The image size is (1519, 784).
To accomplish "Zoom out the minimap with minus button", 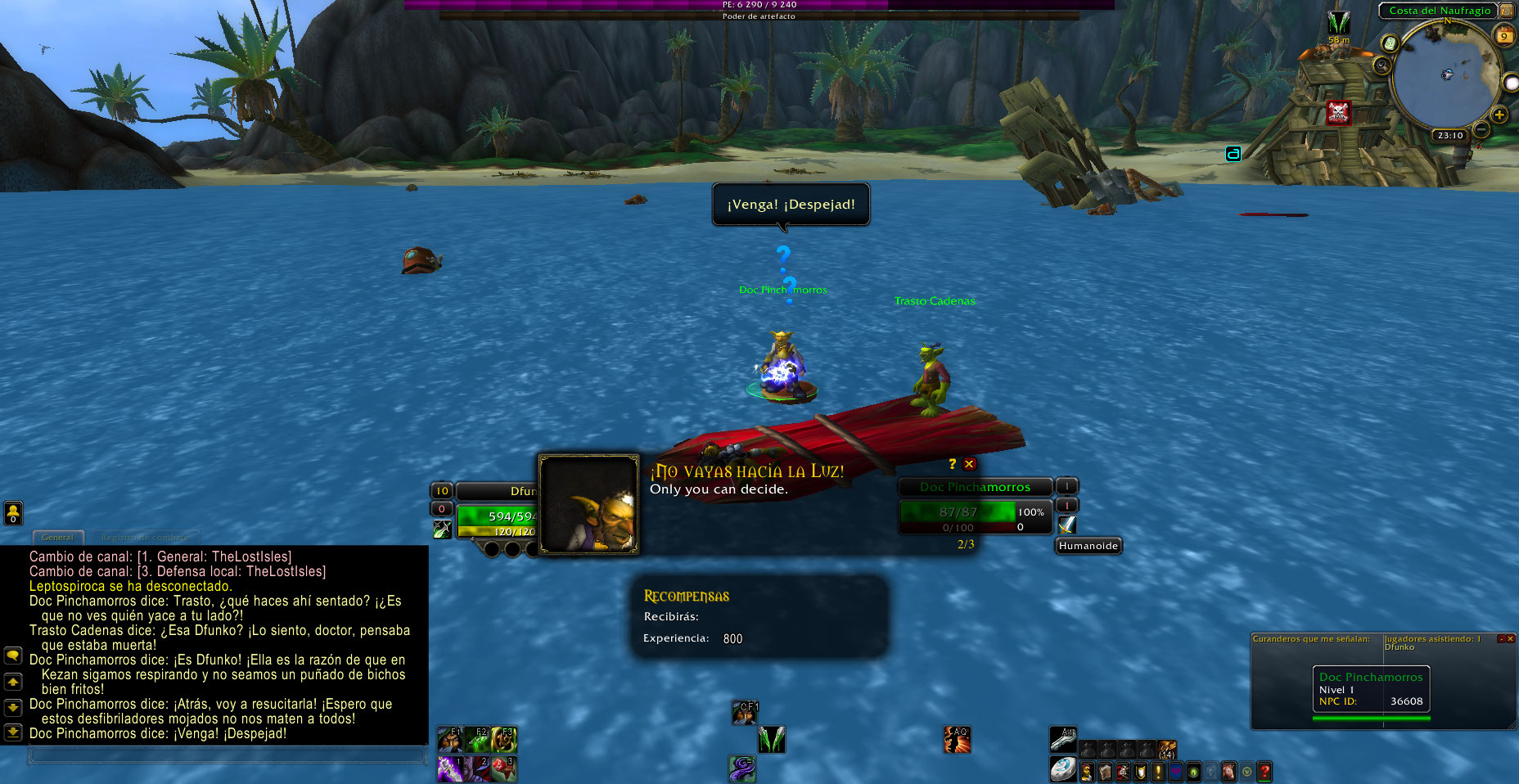I will pos(1481,129).
